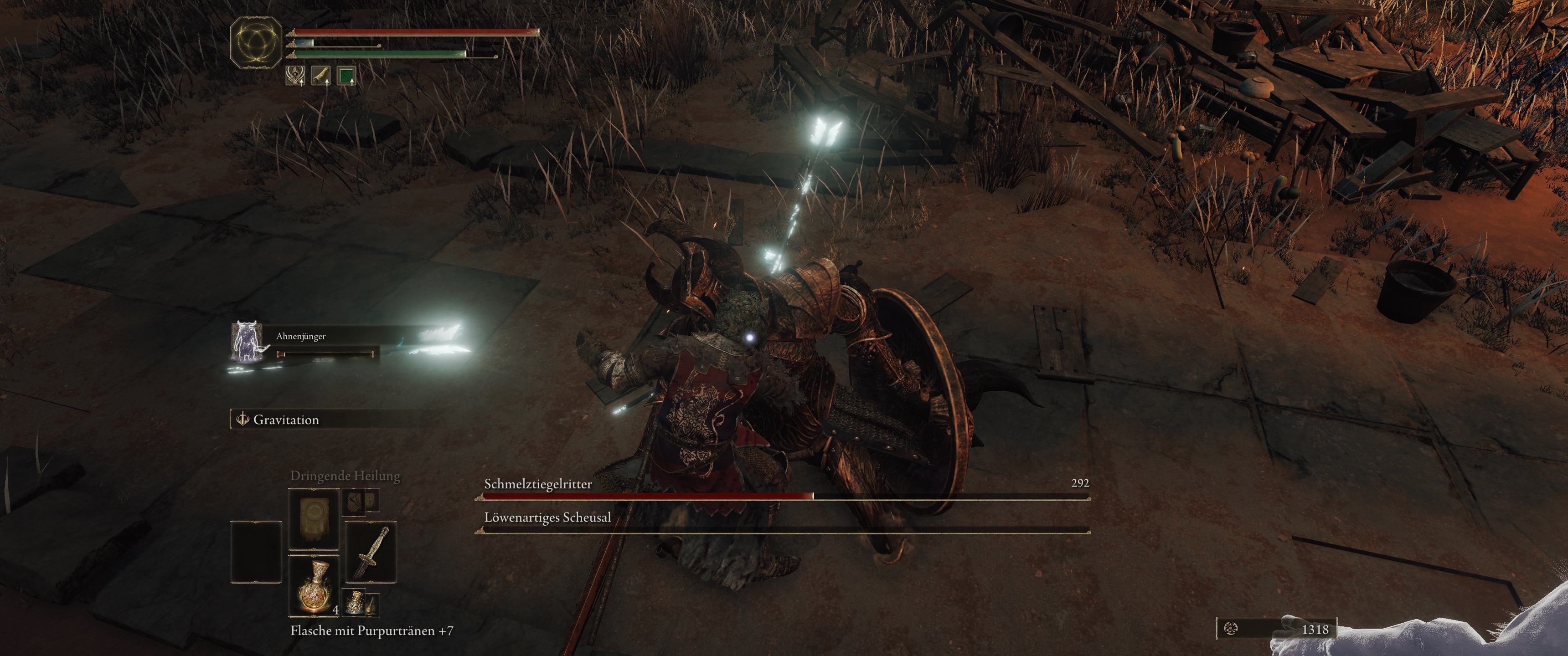This screenshot has height=656, width=1568.
Task: Inspect the green square buff status icon
Action: 346,76
